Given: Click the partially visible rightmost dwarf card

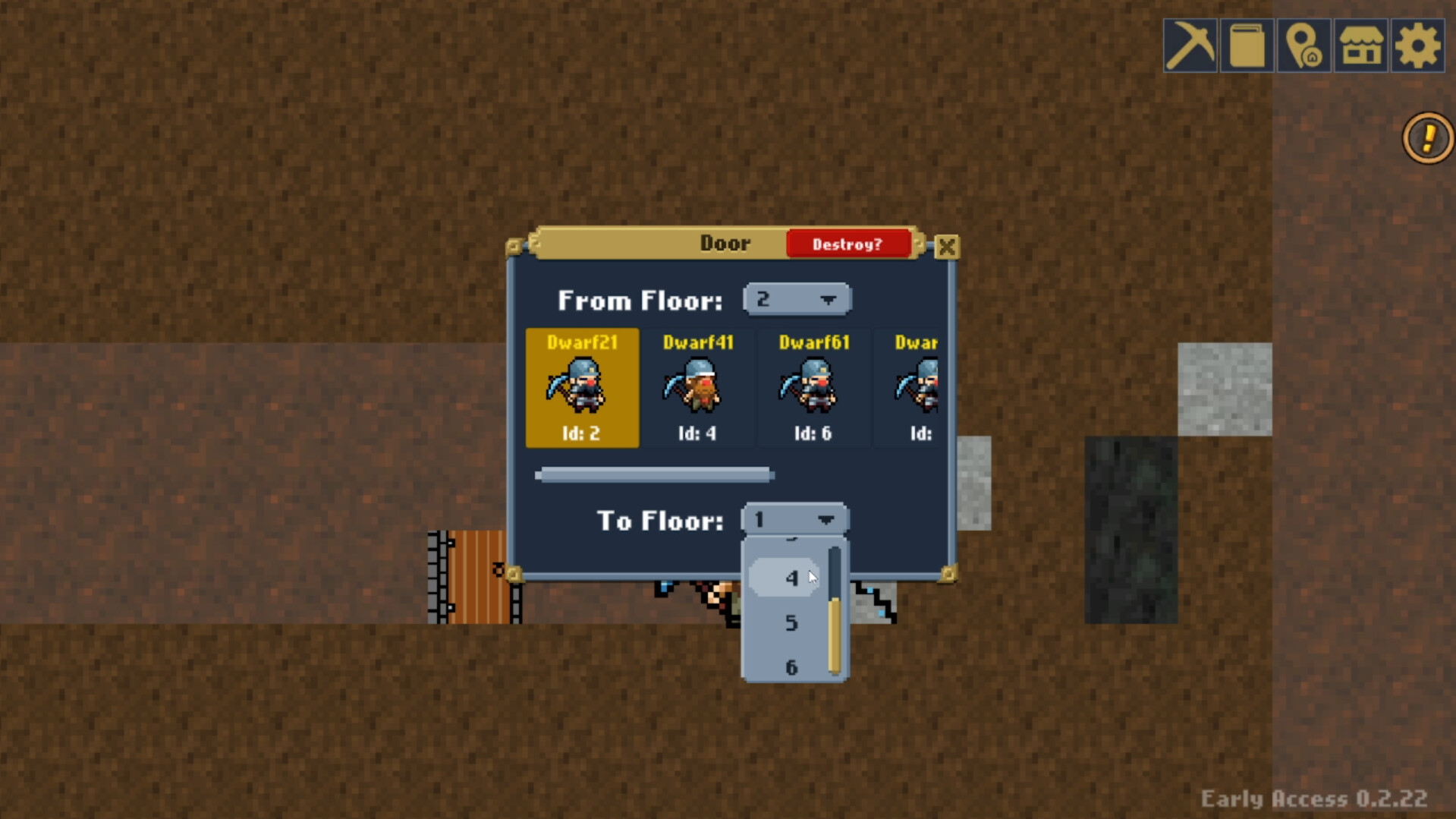Looking at the screenshot, I should click(x=915, y=387).
